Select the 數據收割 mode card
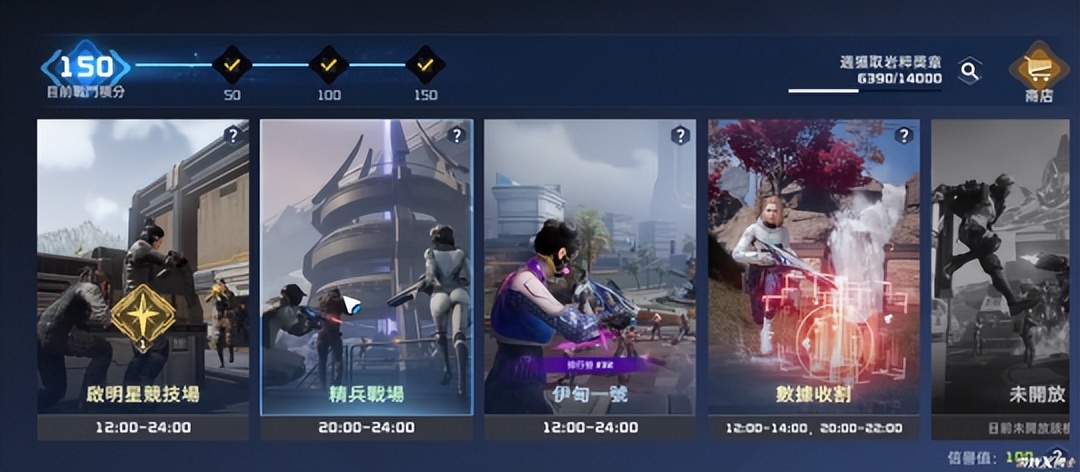 813,268
